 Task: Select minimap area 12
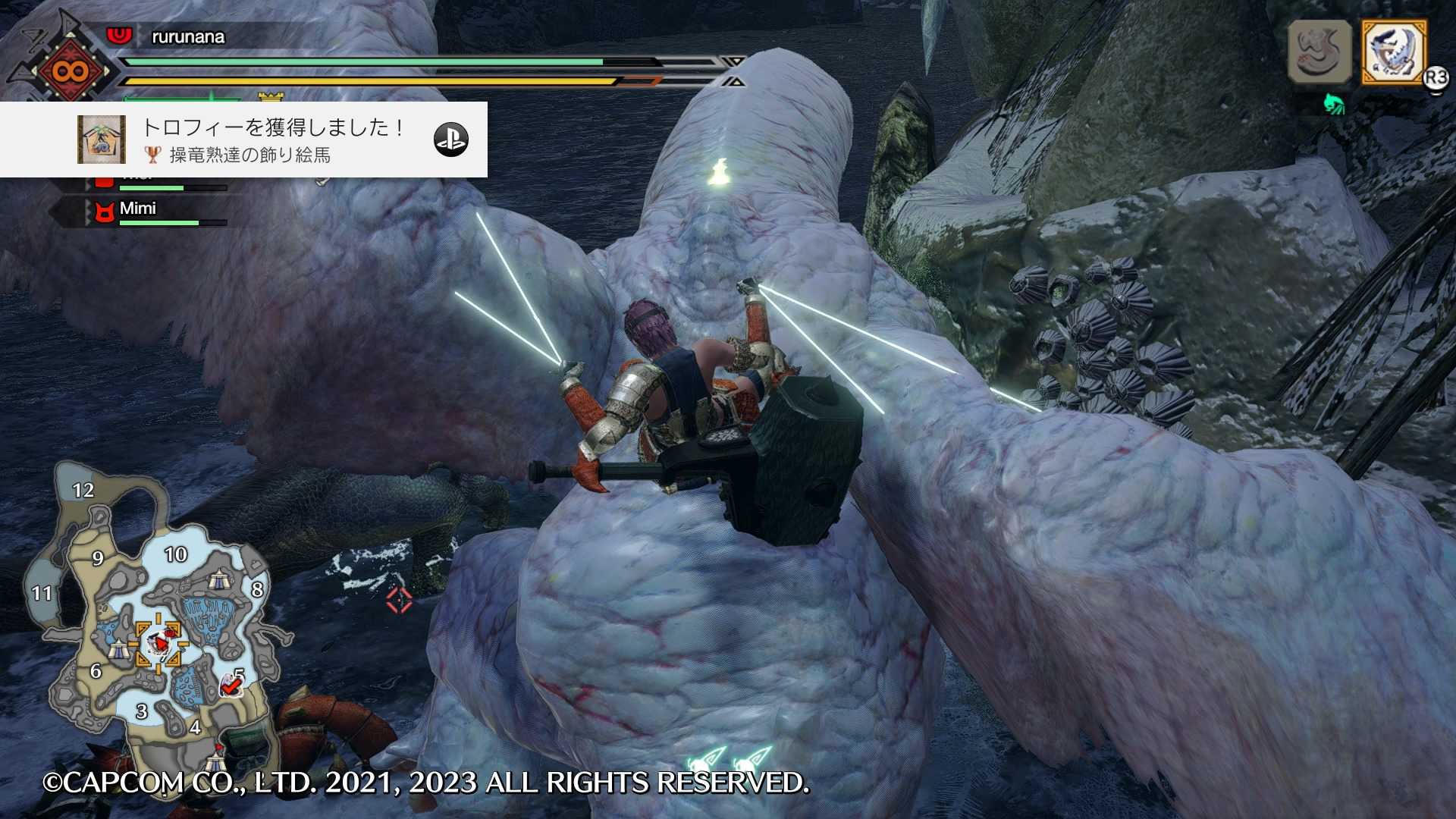point(83,491)
